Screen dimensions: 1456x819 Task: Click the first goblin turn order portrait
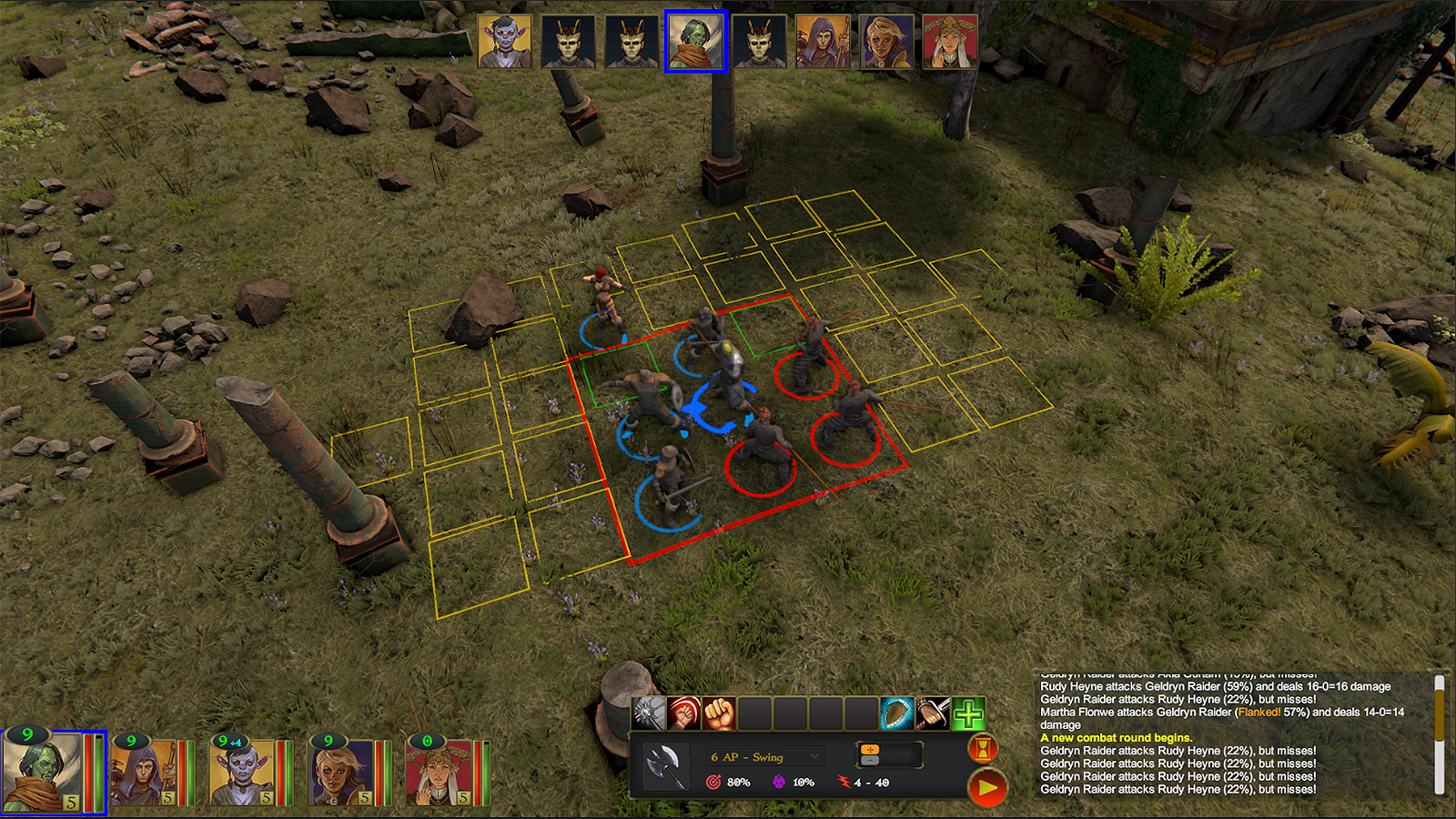505,42
